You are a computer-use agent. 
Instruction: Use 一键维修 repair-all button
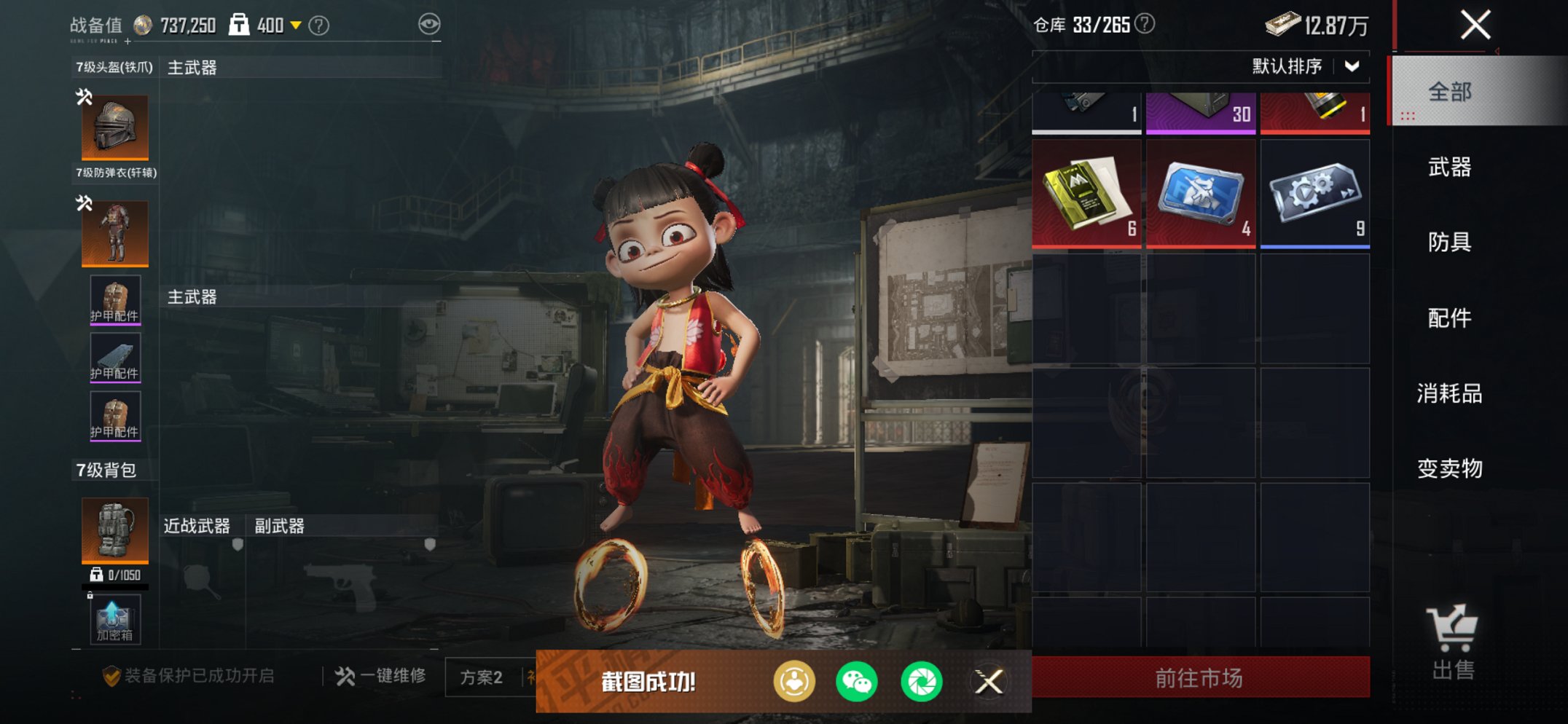pos(381,676)
